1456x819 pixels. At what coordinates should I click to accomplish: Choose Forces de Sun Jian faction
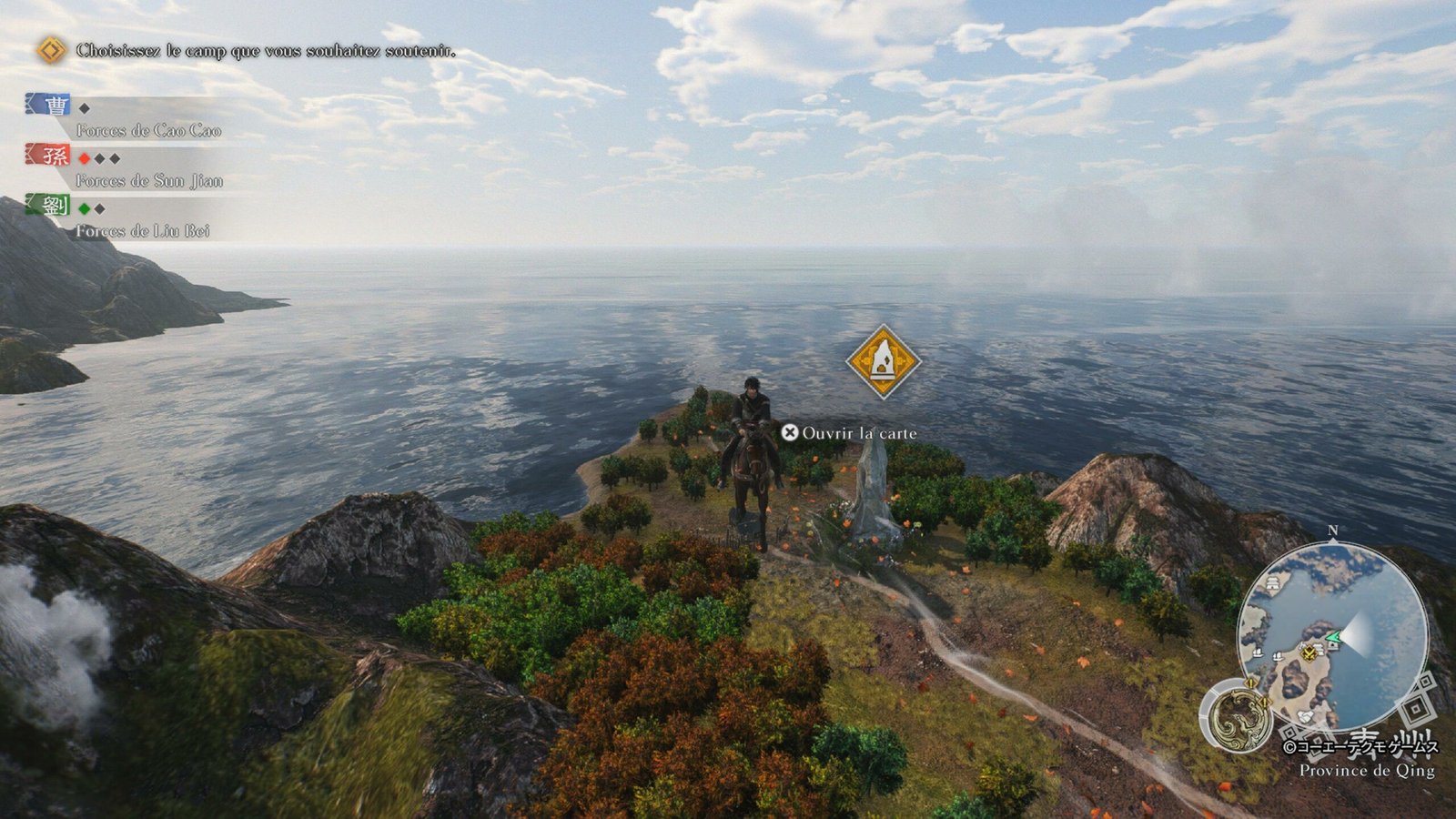(149, 180)
